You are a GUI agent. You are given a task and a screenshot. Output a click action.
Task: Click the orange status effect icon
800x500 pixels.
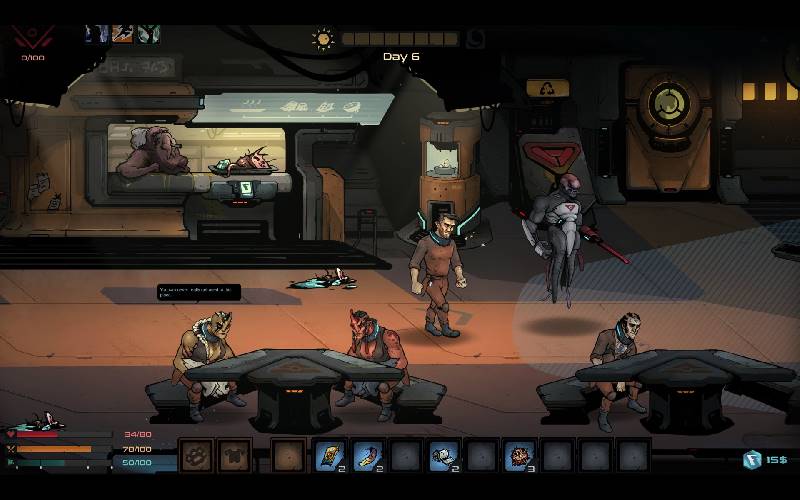[122, 33]
